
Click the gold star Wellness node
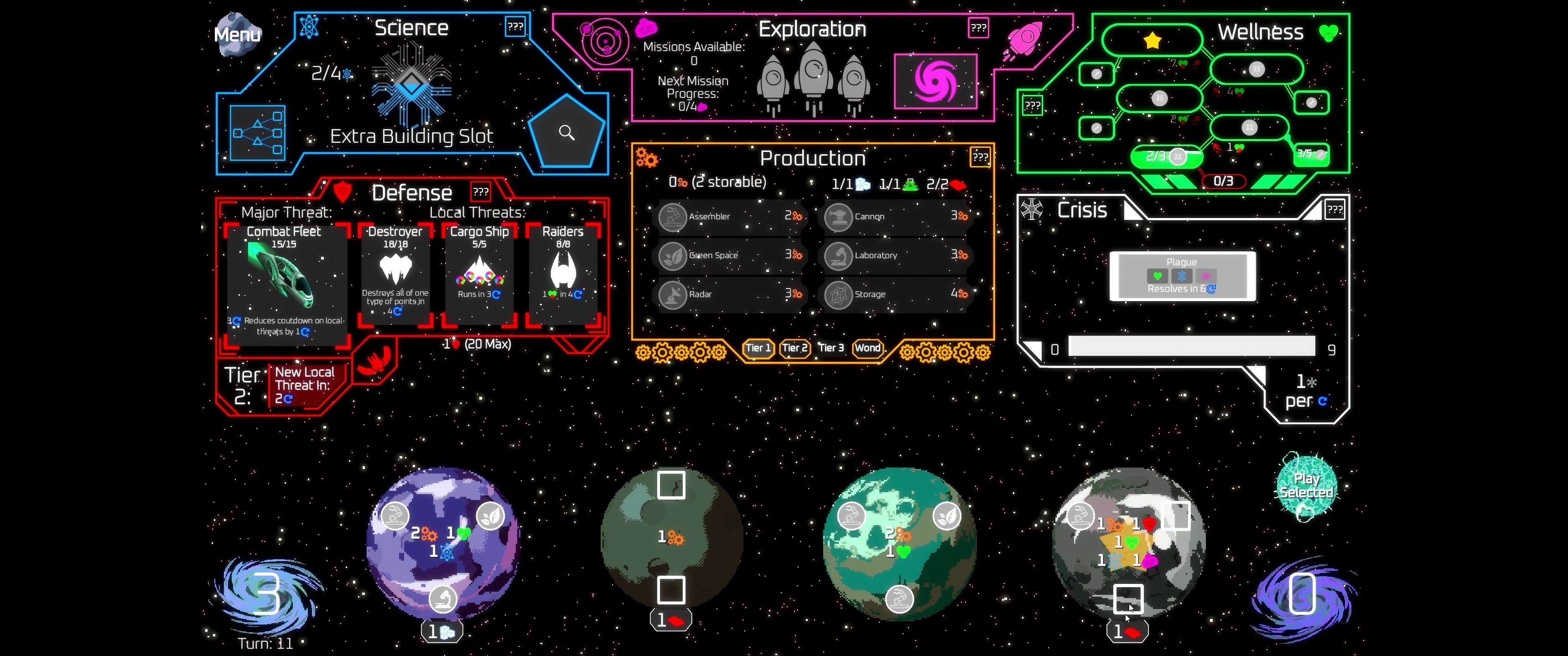pos(1152,41)
